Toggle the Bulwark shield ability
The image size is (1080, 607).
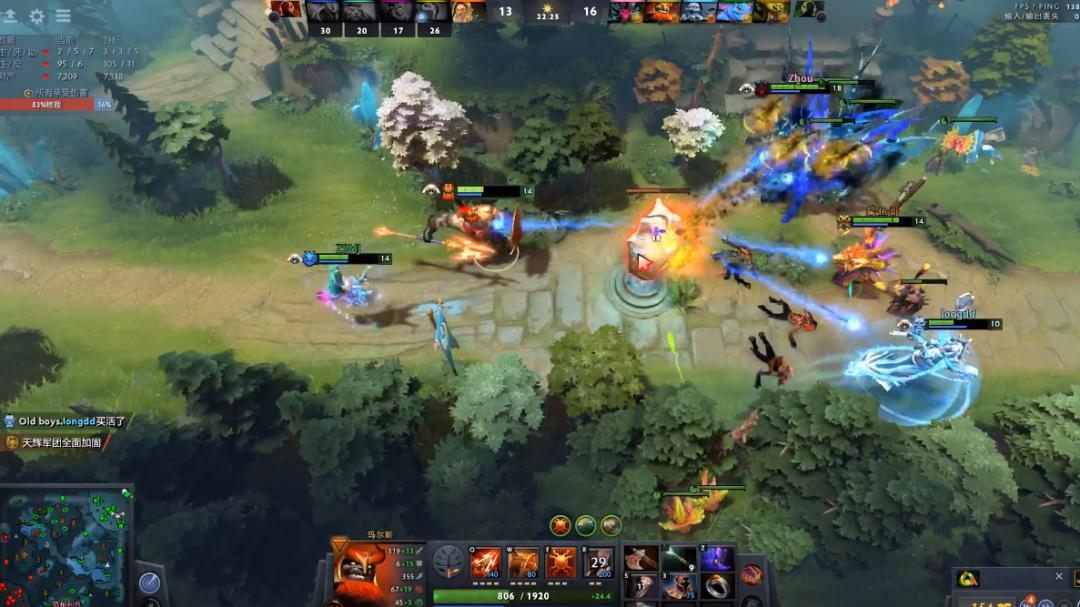[560, 564]
